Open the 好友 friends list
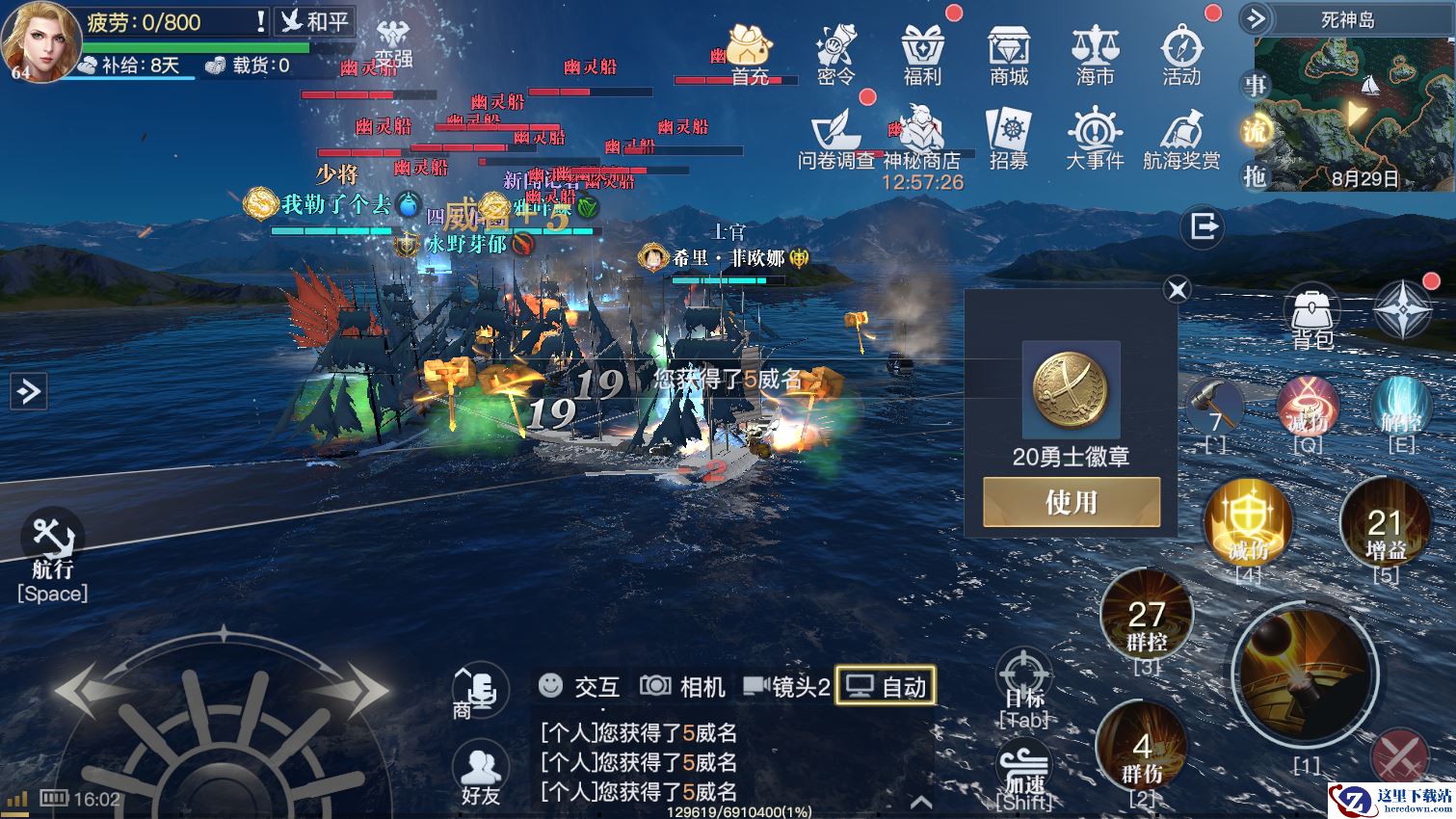This screenshot has width=1456, height=819. (x=480, y=773)
